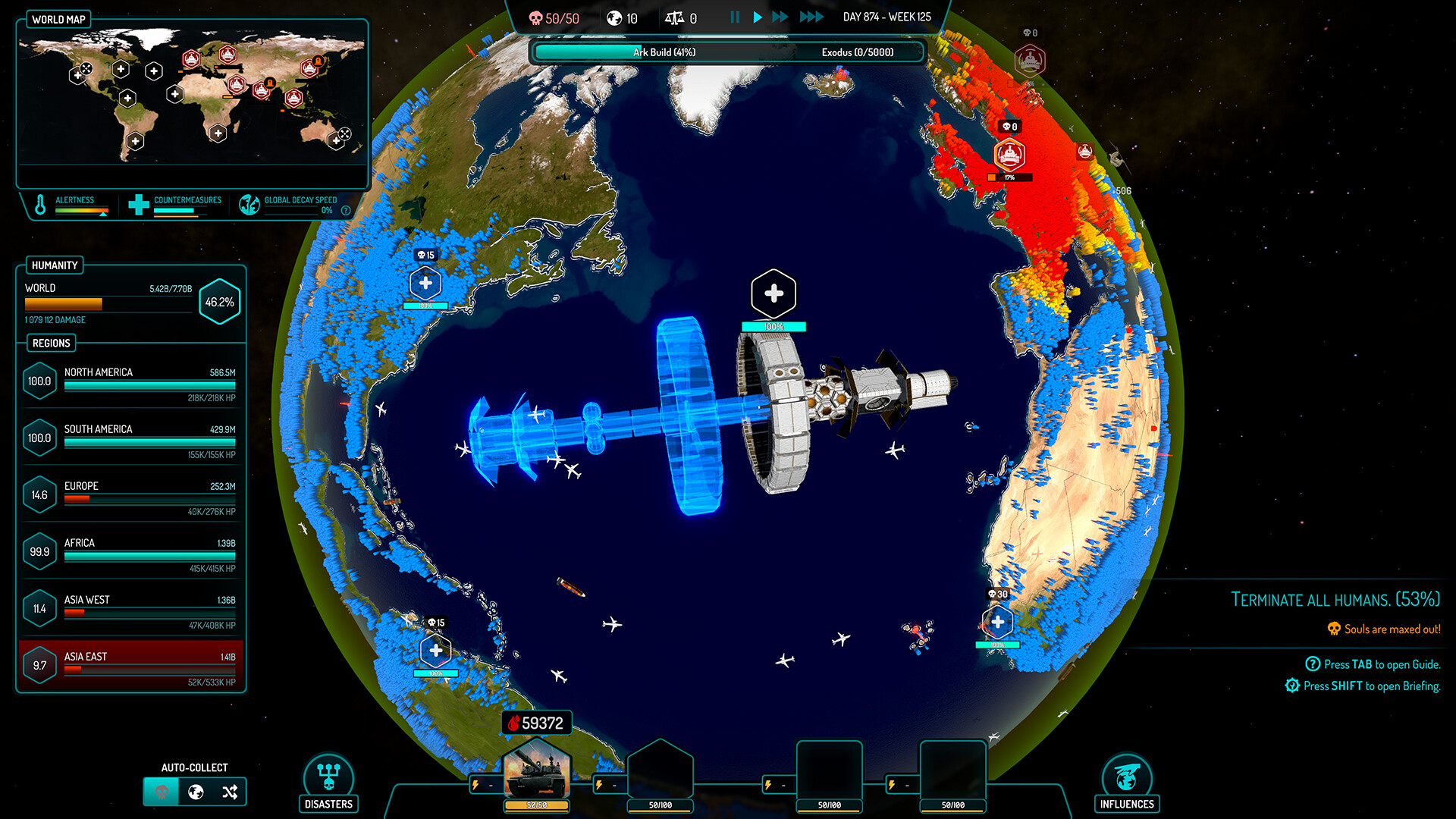Viewport: 1456px width, 819px height.
Task: Toggle the auto-collect shuffle option
Action: [x=230, y=792]
